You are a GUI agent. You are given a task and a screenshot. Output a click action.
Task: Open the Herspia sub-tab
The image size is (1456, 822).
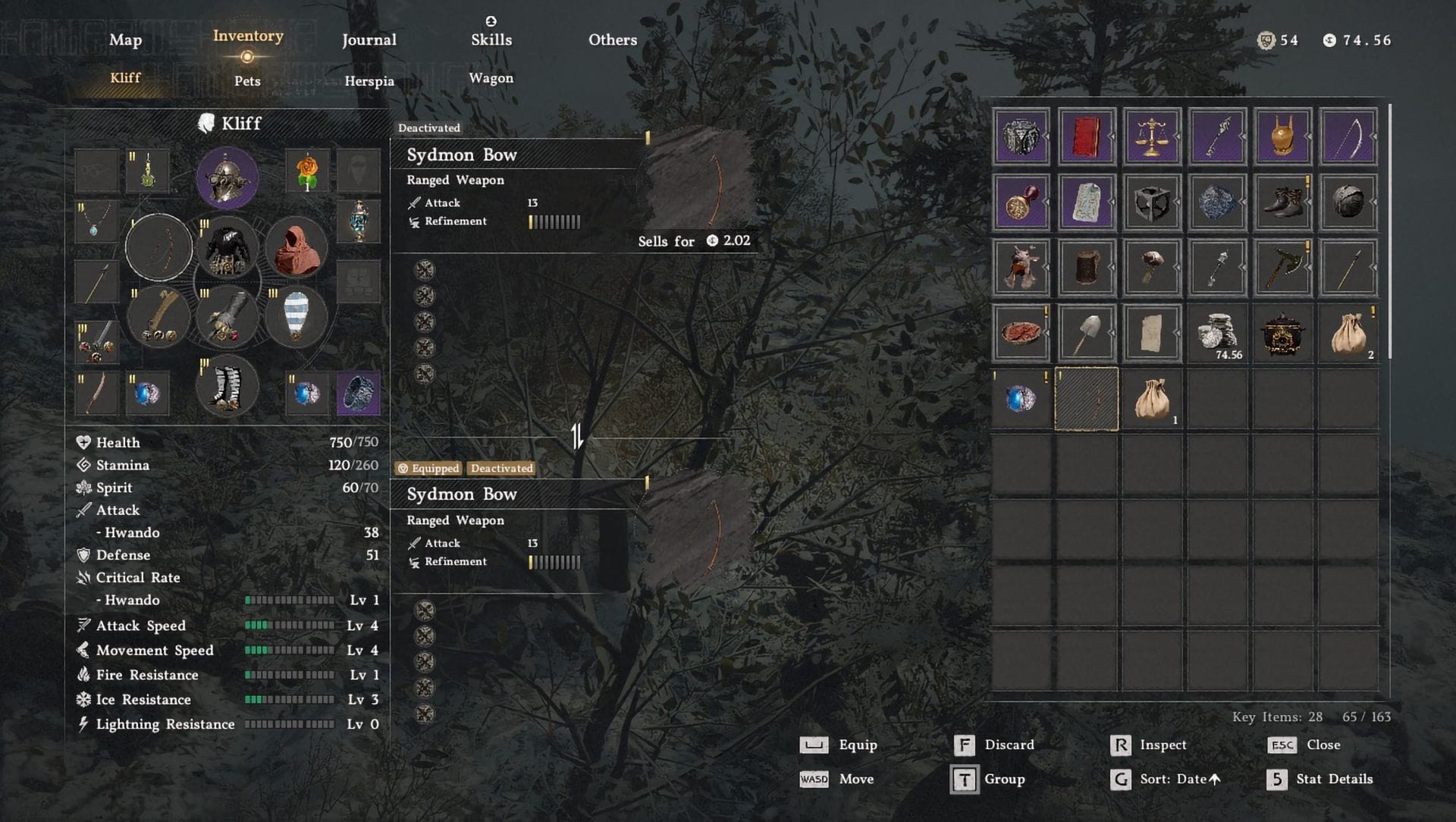369,81
